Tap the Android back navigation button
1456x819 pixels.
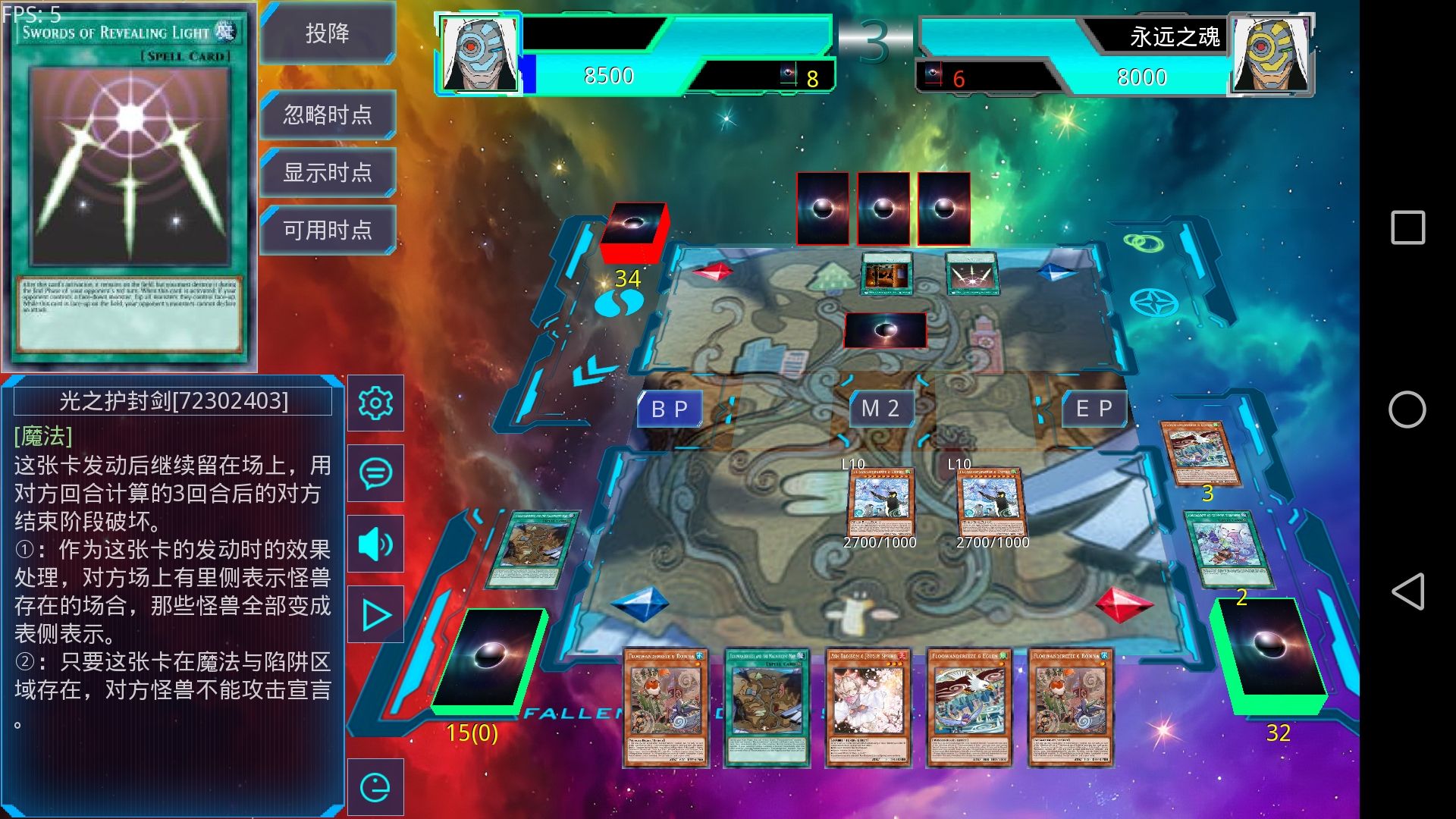[x=1407, y=591]
